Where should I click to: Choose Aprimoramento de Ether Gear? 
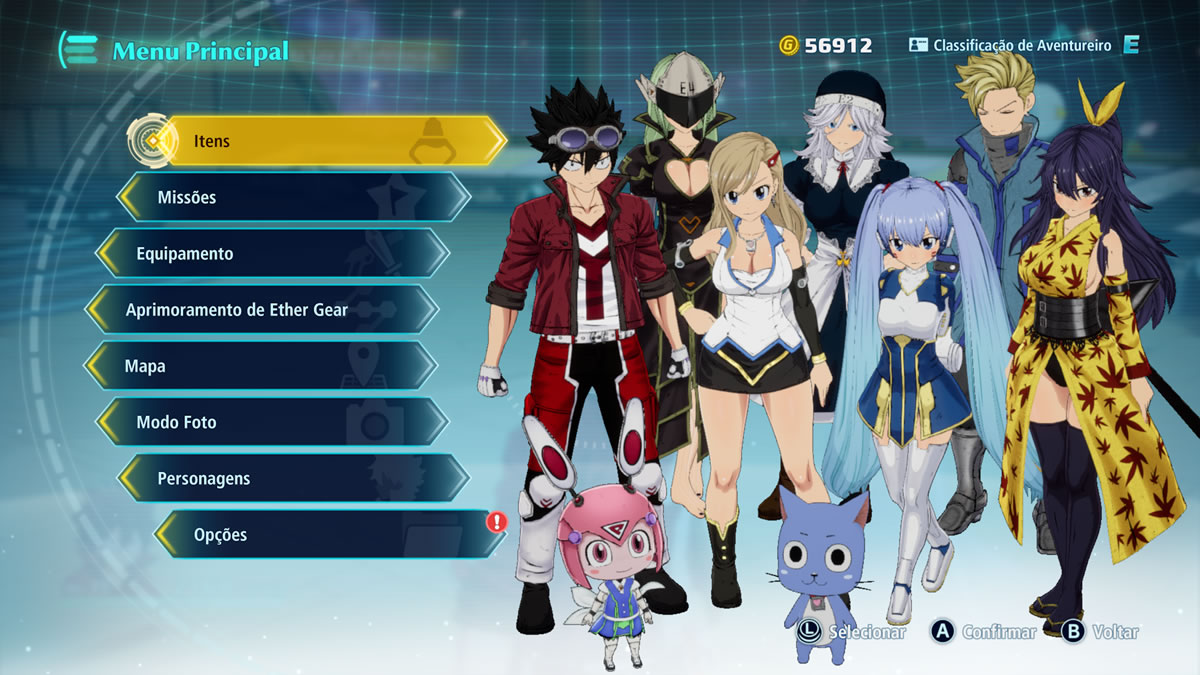click(262, 310)
